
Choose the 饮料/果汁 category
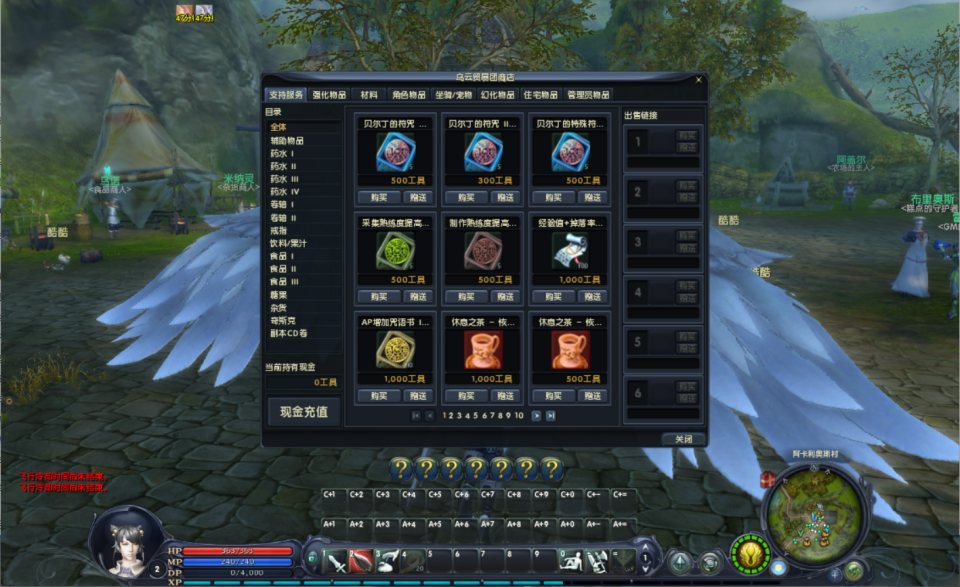[x=288, y=243]
